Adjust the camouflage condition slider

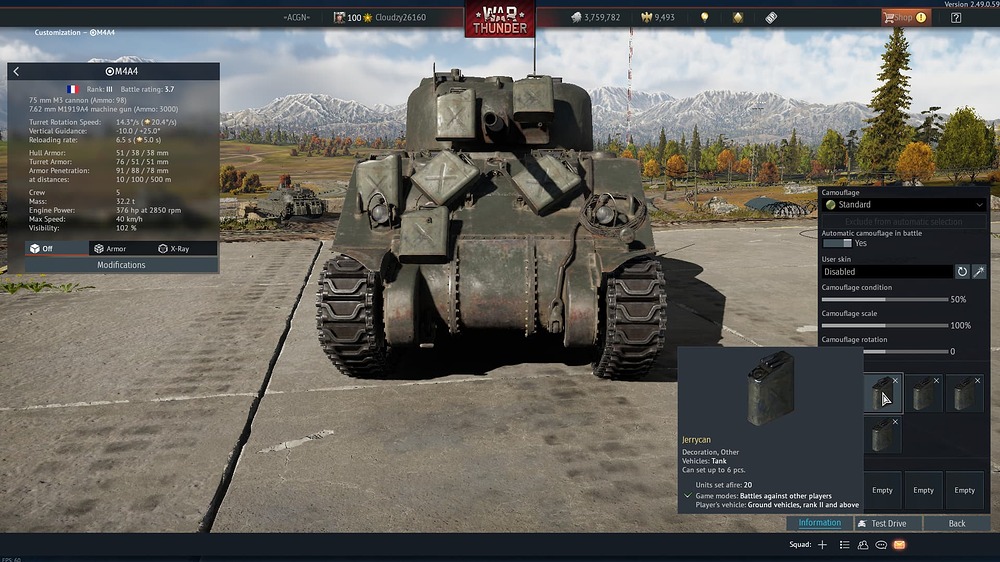[x=884, y=299]
